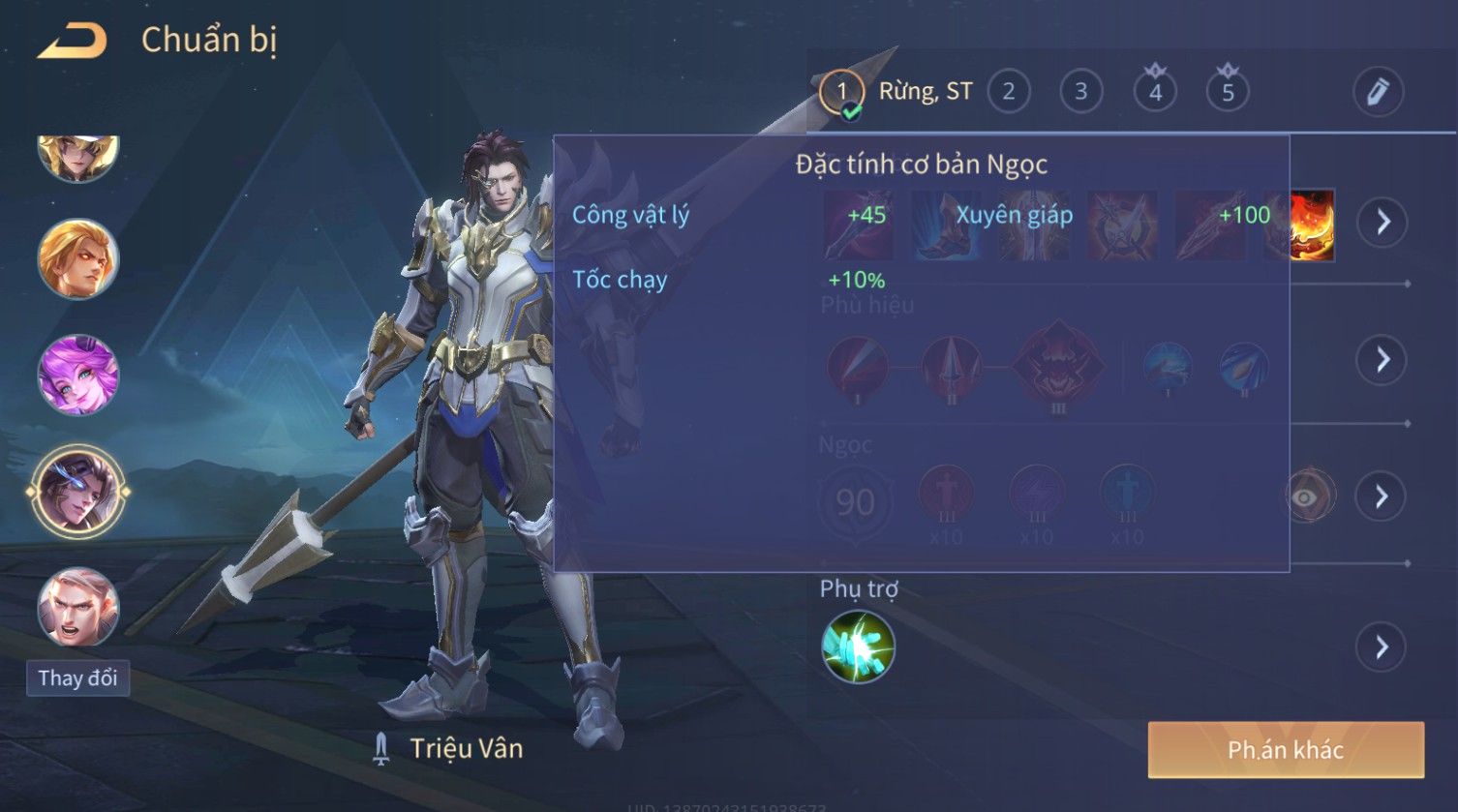Screen dimensions: 1458x812
Task: Switch to build preset 2
Action: (1008, 92)
